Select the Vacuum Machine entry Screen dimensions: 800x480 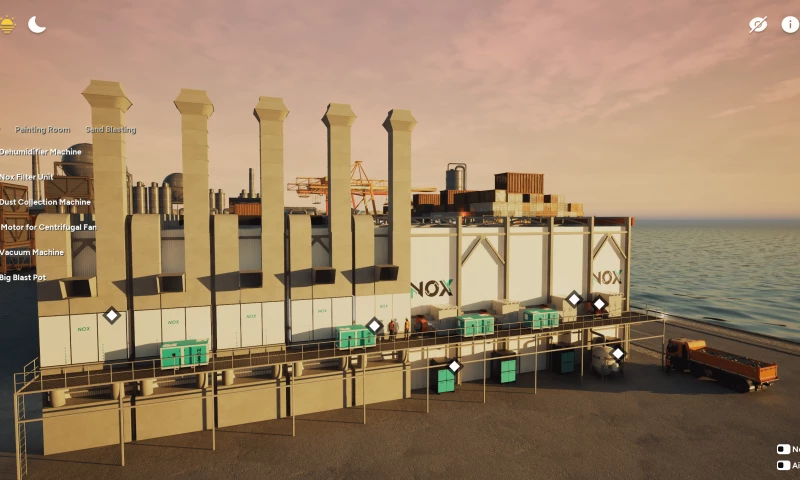tap(32, 252)
